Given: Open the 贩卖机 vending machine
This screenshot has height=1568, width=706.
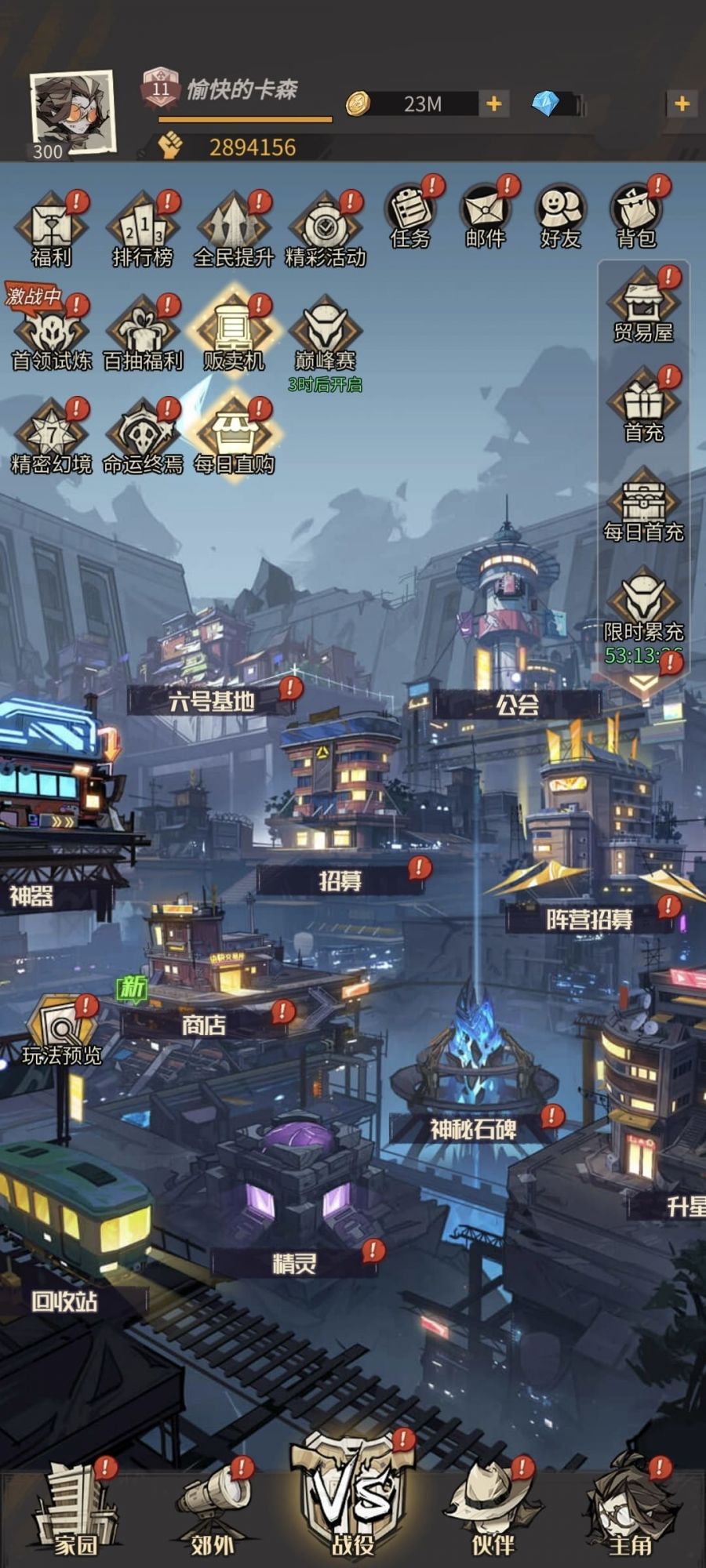Looking at the screenshot, I should [x=234, y=333].
